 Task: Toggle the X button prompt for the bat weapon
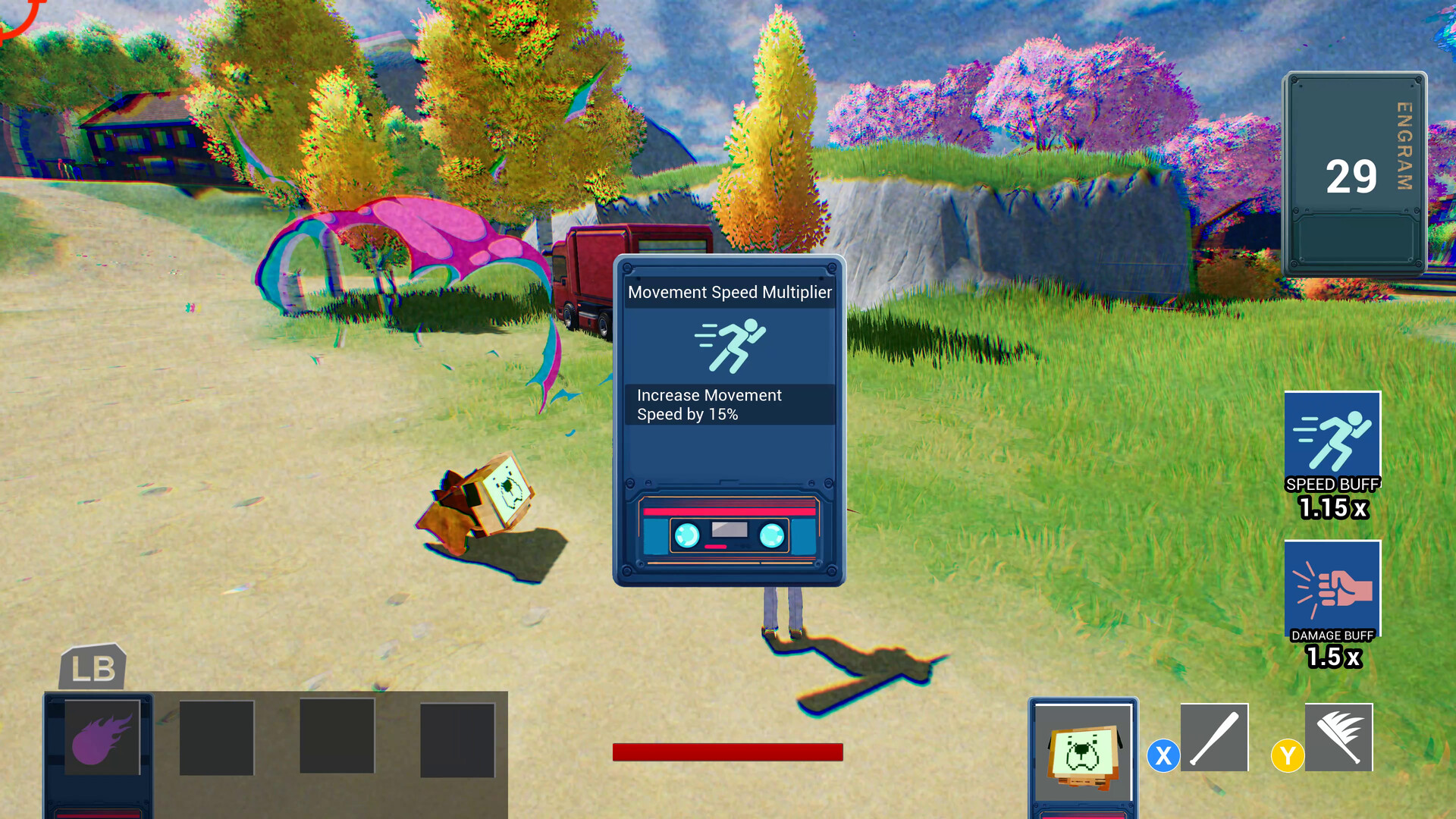click(x=1164, y=756)
